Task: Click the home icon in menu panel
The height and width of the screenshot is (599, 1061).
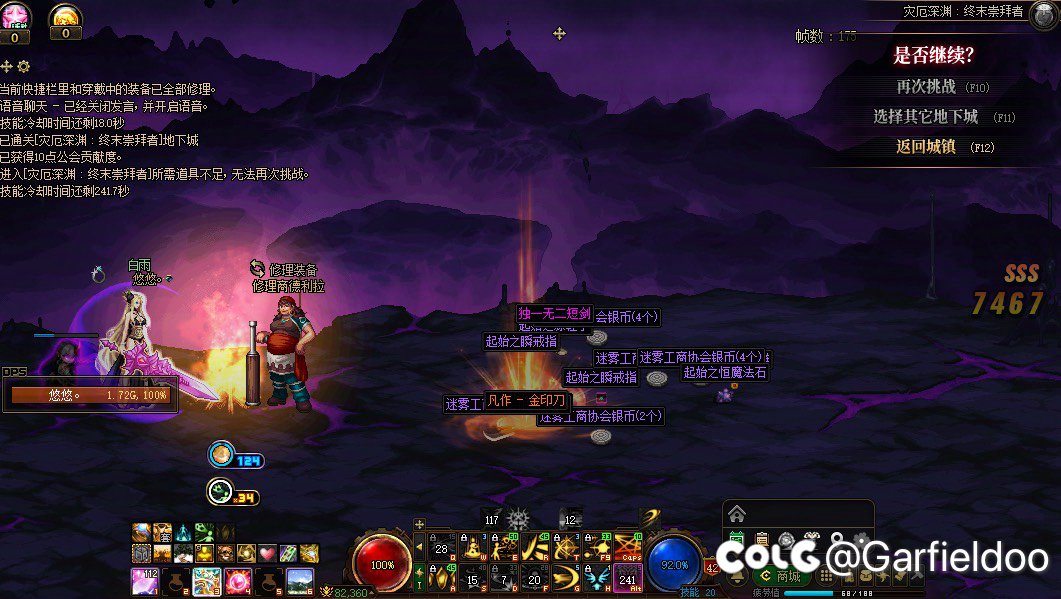Action: pyautogui.click(x=737, y=514)
